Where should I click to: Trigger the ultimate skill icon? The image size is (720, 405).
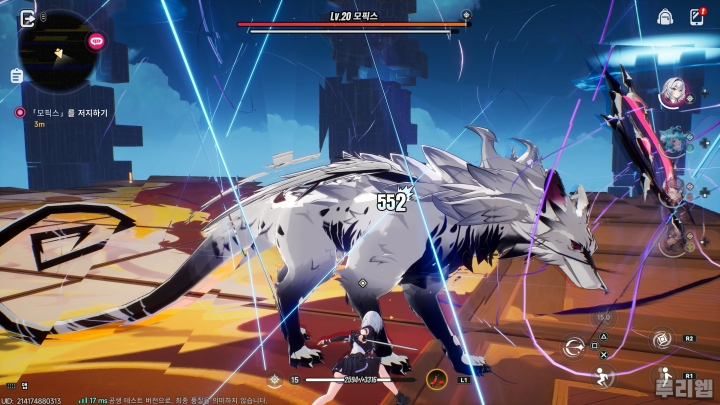click(x=662, y=340)
